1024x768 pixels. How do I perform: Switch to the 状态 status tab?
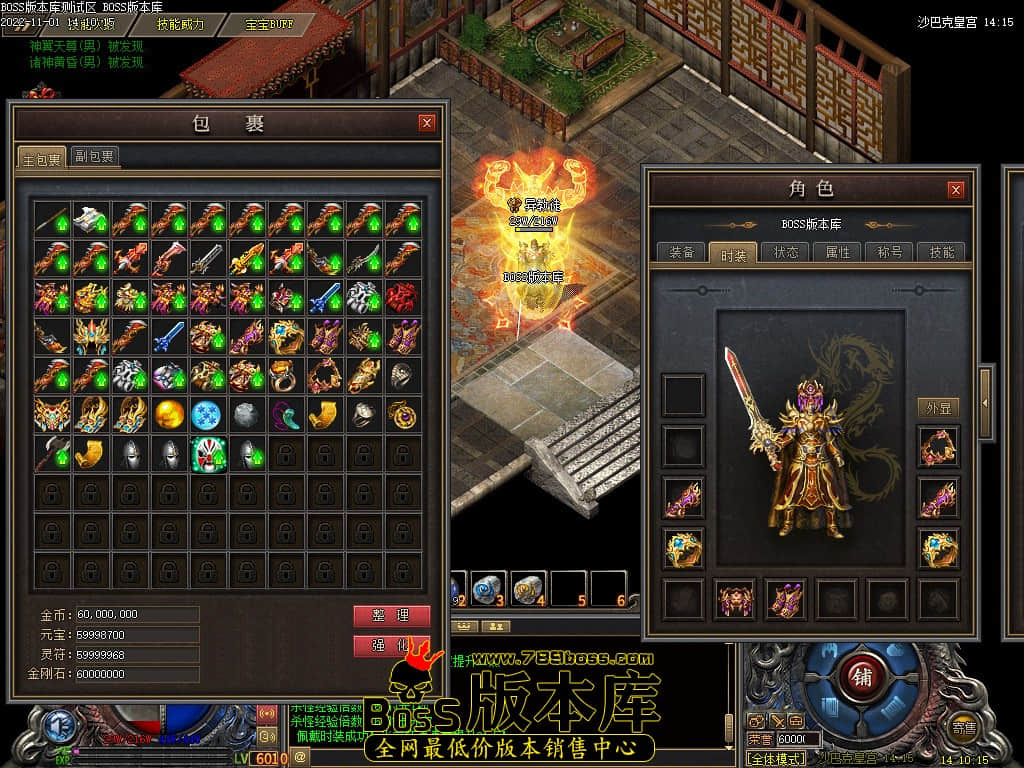tap(786, 252)
